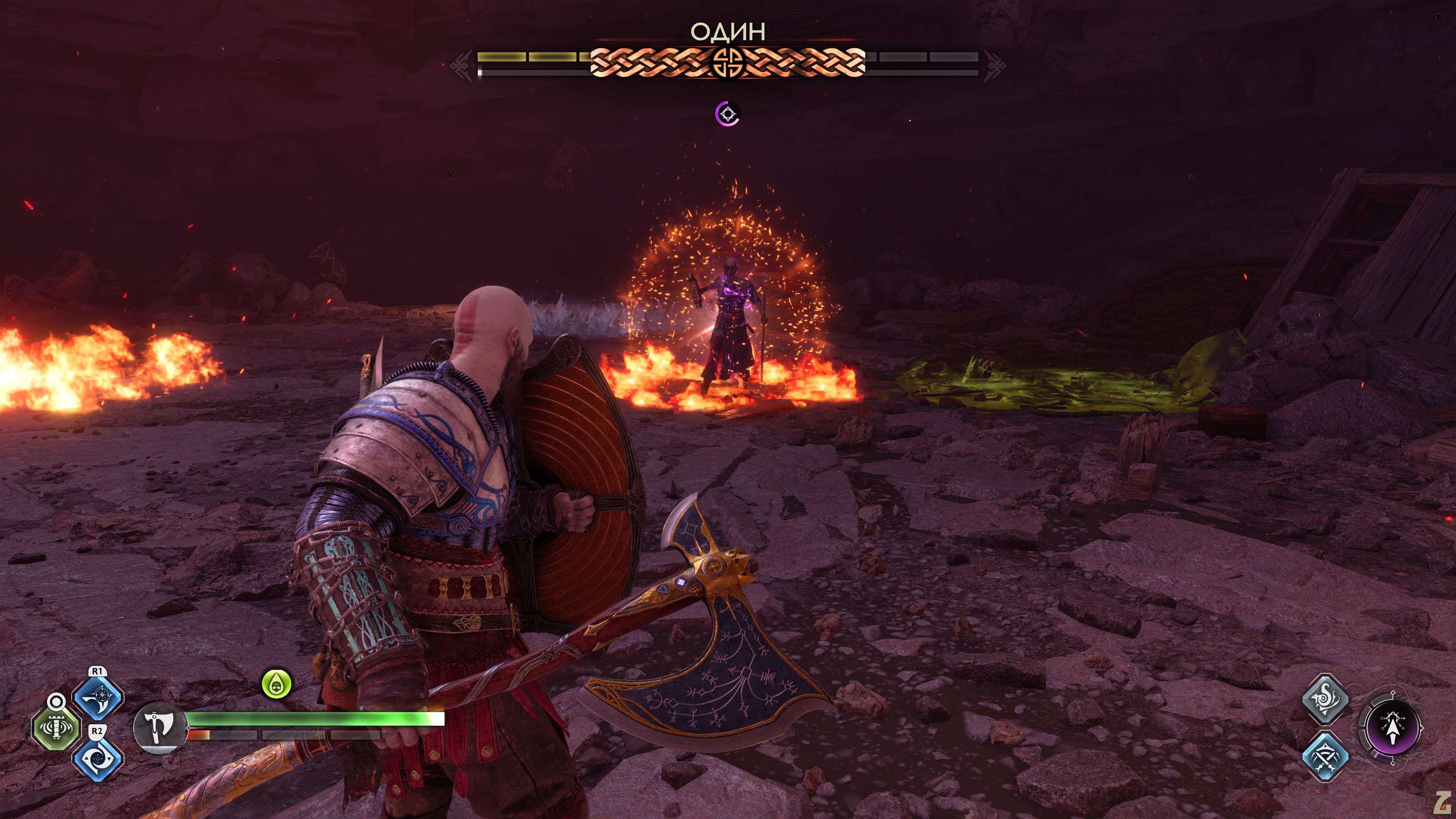
Task: Select the Leviathan Axe weapon icon
Action: 158,728
